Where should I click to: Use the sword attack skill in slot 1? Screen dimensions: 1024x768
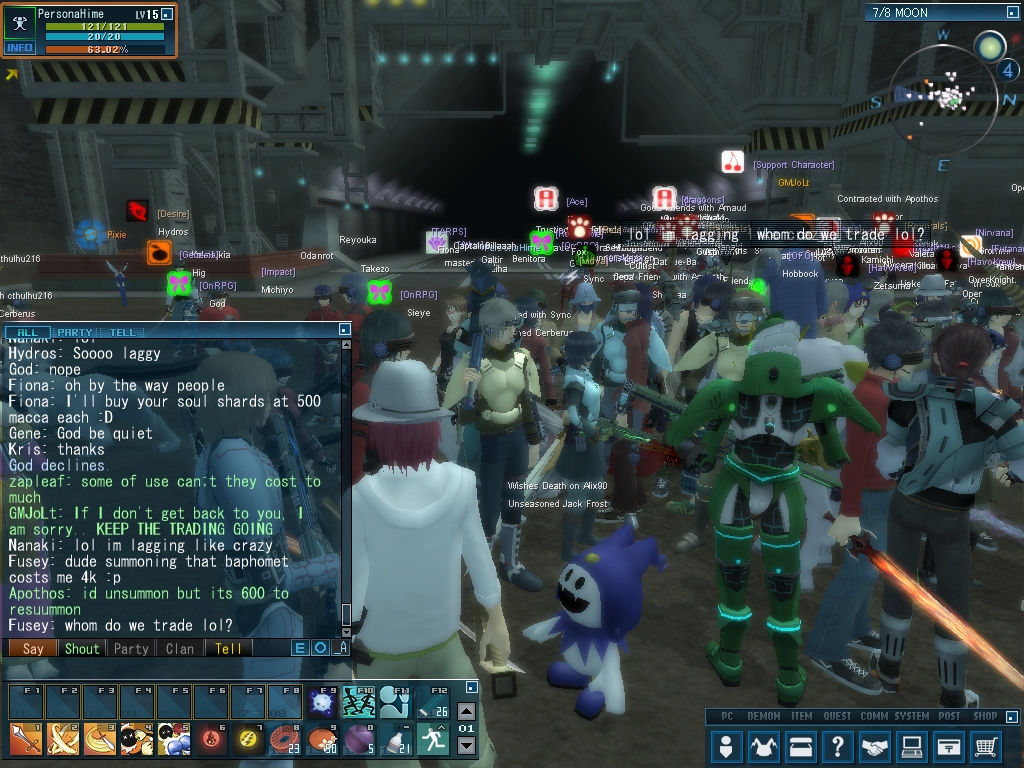click(26, 739)
